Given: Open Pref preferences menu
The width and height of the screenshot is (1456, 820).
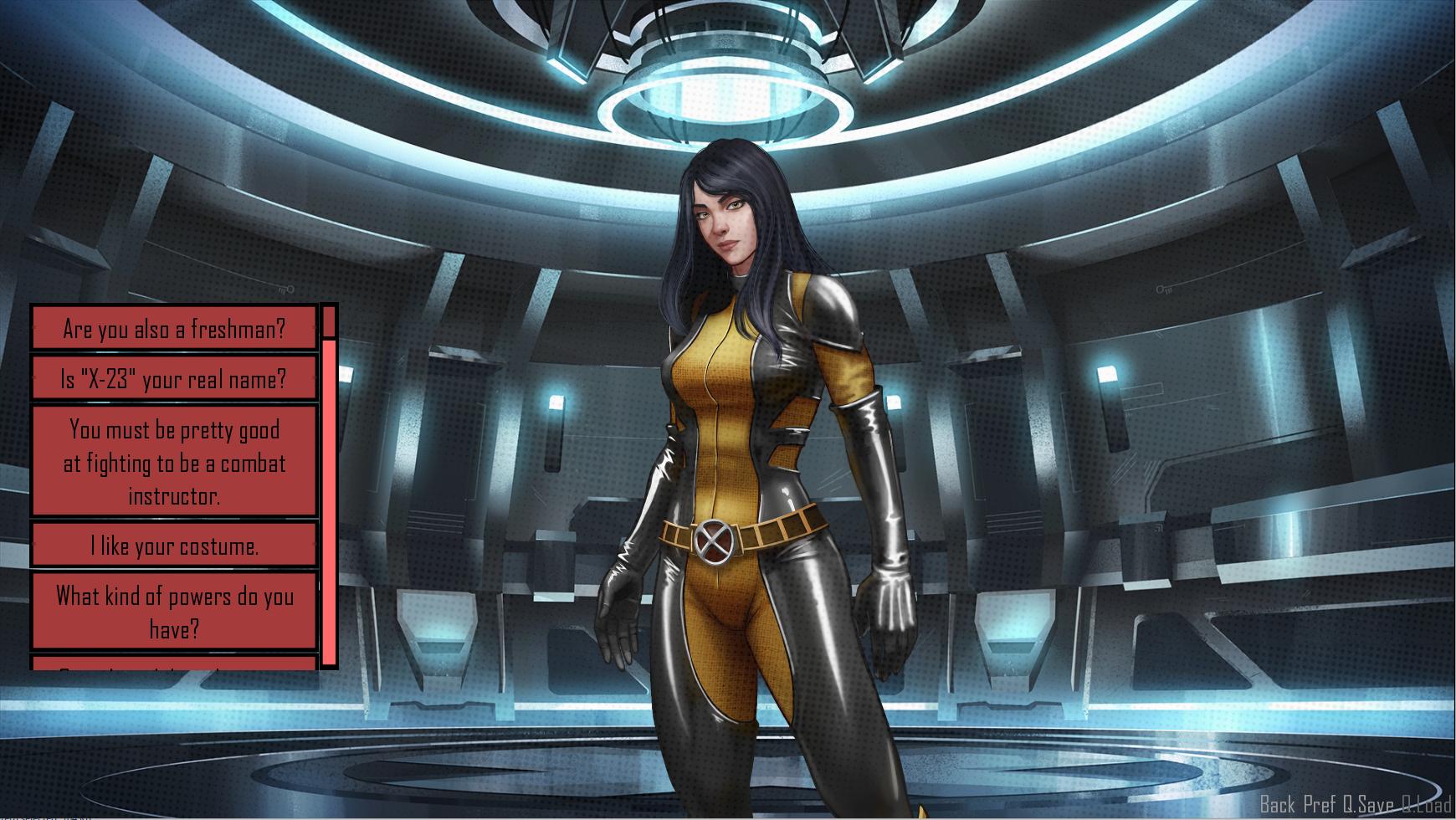Looking at the screenshot, I should (x=1320, y=805).
